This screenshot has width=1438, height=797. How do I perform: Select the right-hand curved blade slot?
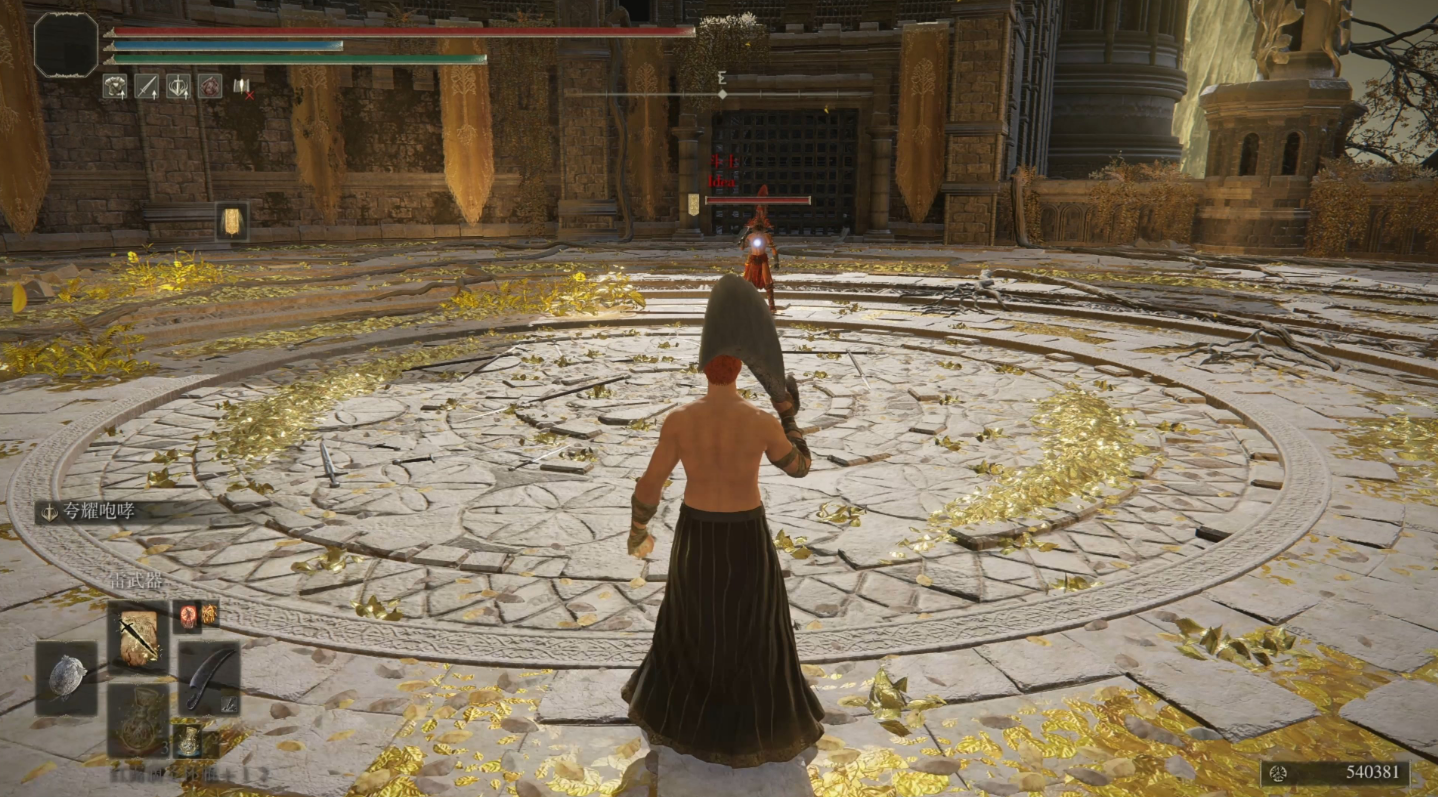(209, 678)
